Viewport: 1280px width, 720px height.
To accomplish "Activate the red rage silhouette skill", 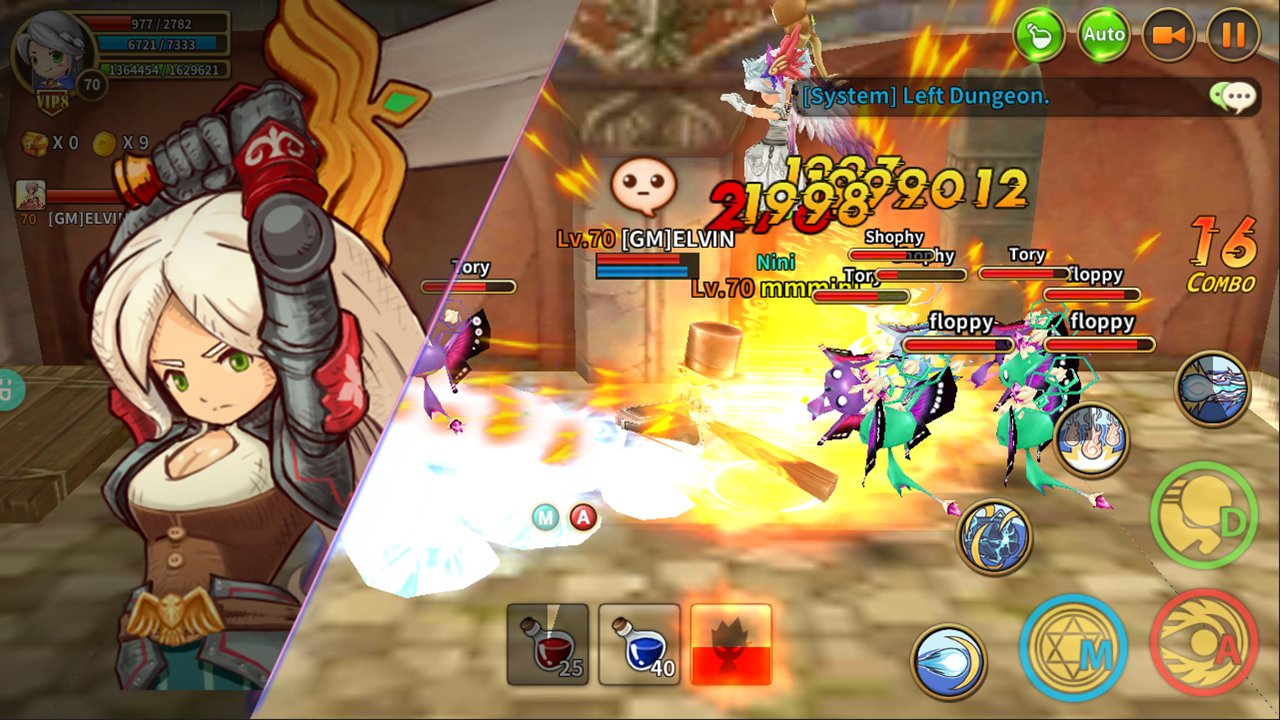I will coord(731,644).
